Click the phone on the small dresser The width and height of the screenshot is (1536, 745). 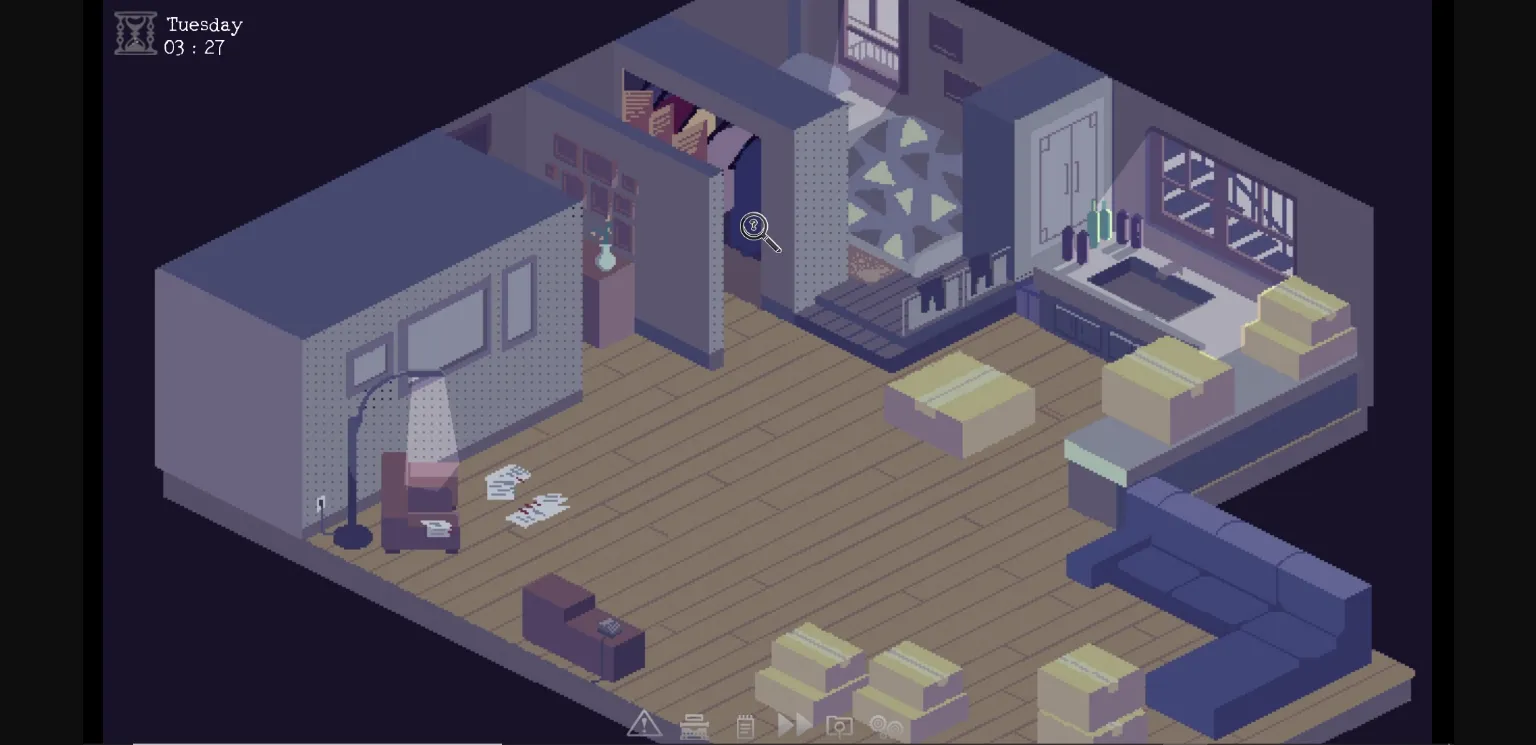[610, 627]
